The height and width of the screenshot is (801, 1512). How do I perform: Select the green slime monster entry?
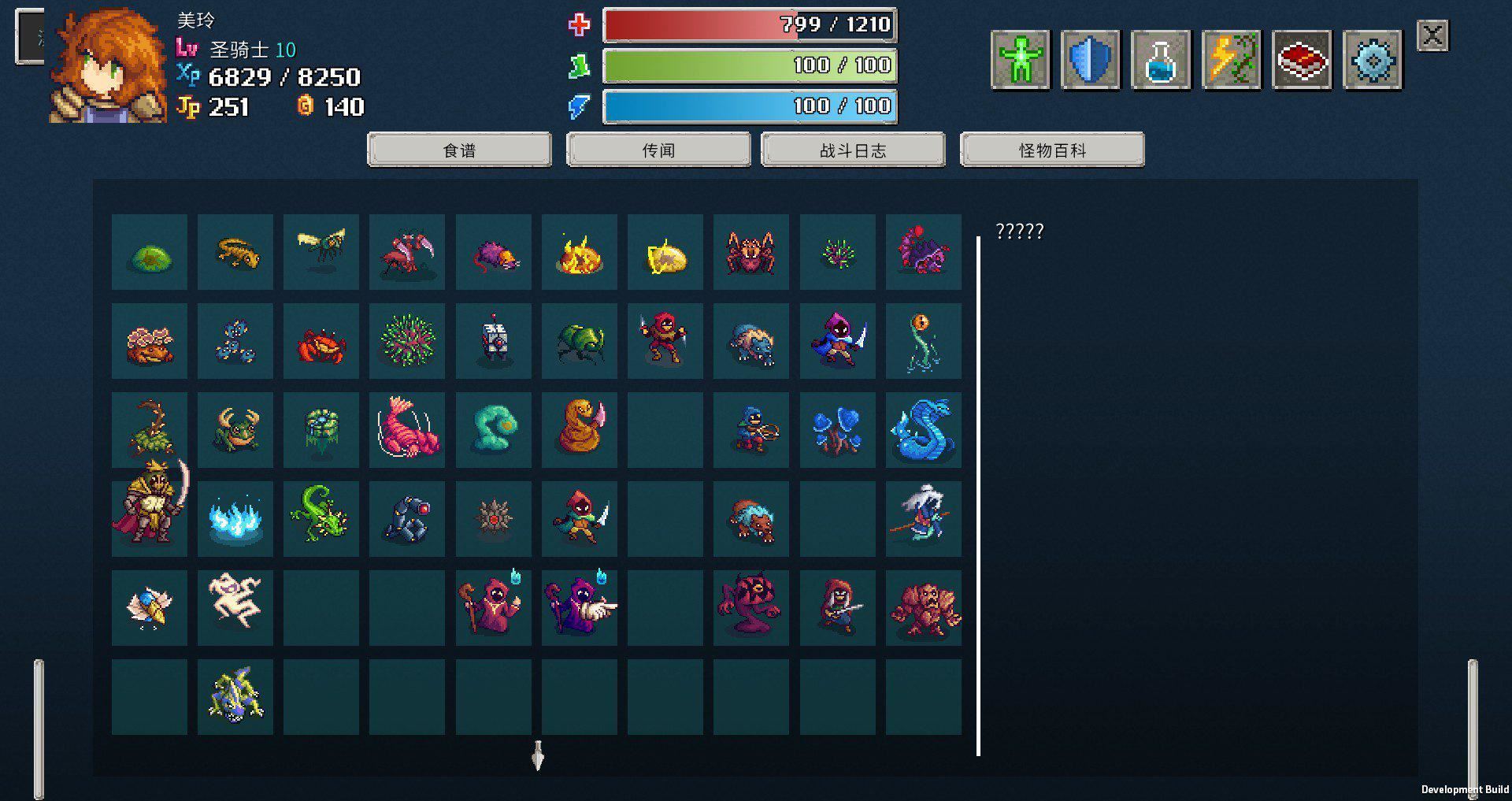click(x=150, y=252)
